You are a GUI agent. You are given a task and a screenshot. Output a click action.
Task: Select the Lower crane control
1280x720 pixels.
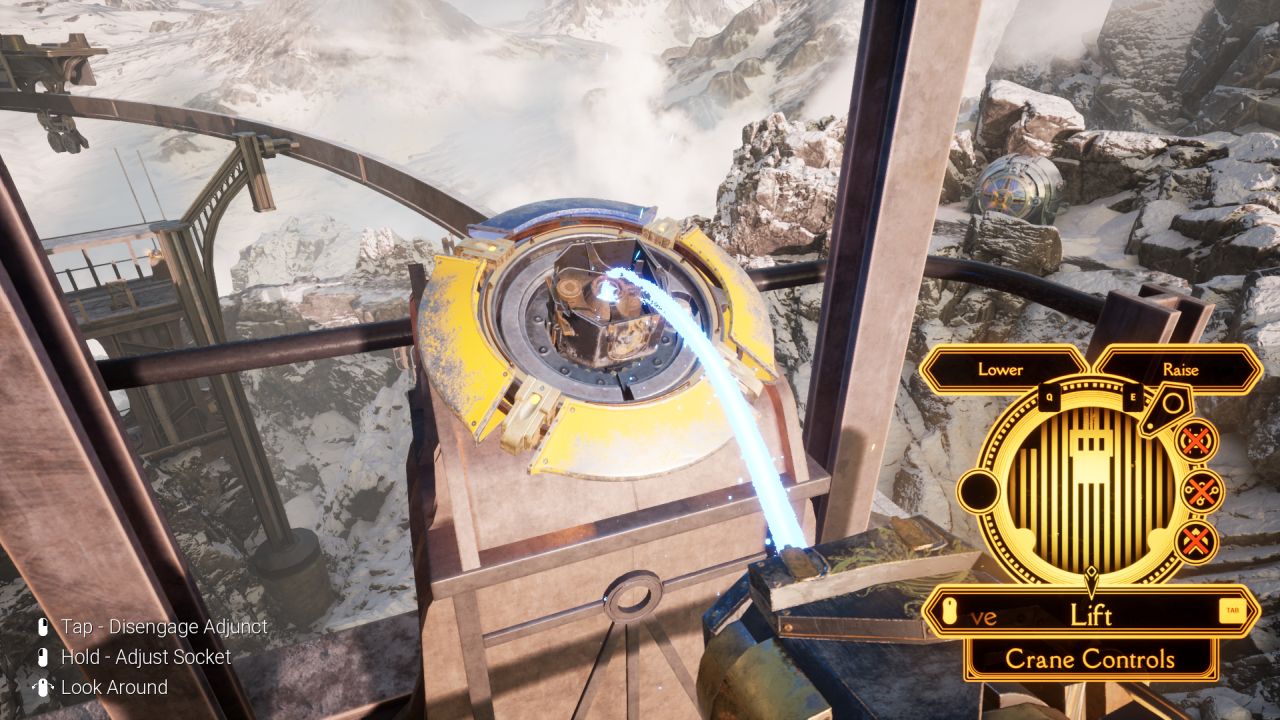(x=1001, y=370)
